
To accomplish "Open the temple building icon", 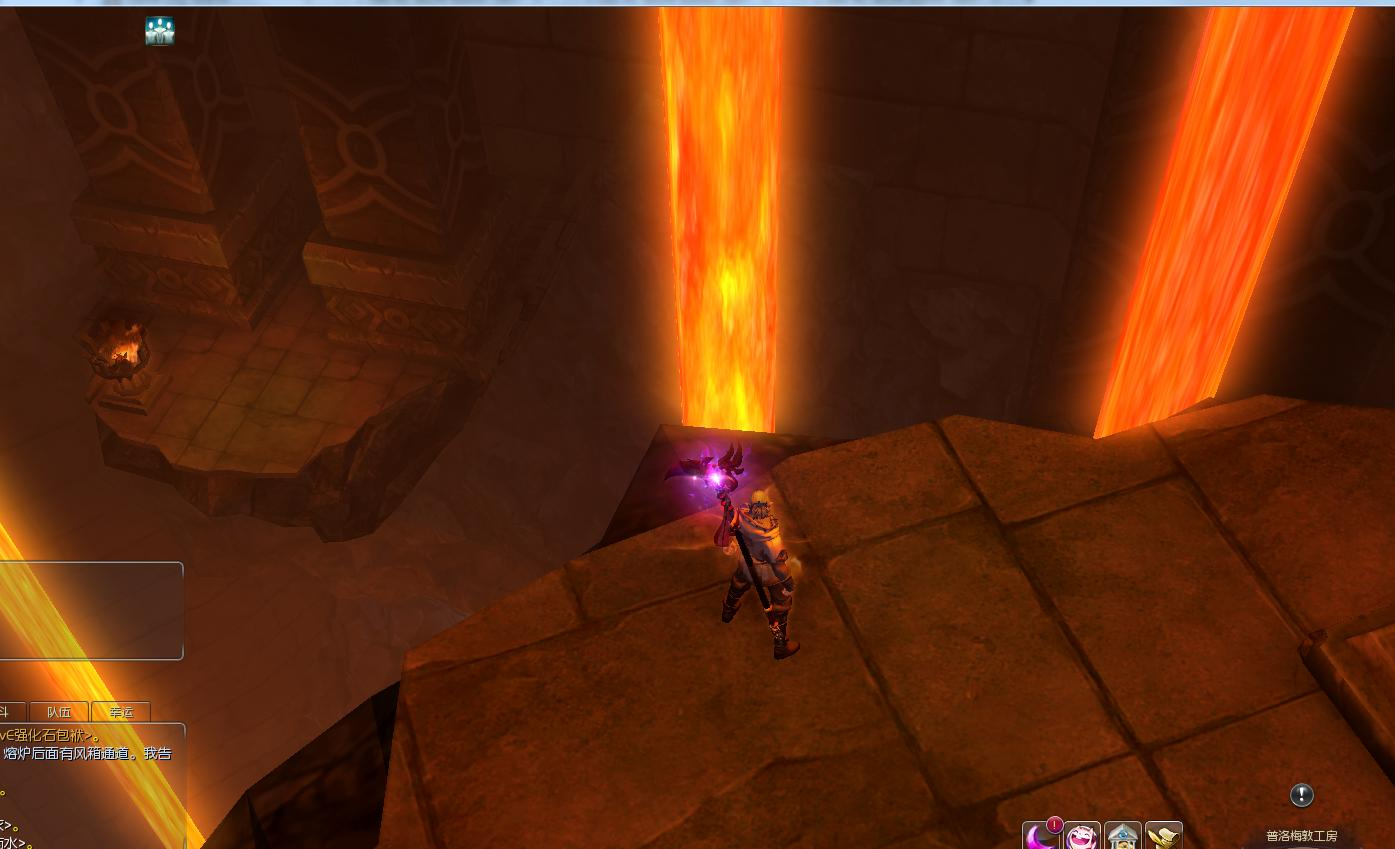I will click(1123, 836).
